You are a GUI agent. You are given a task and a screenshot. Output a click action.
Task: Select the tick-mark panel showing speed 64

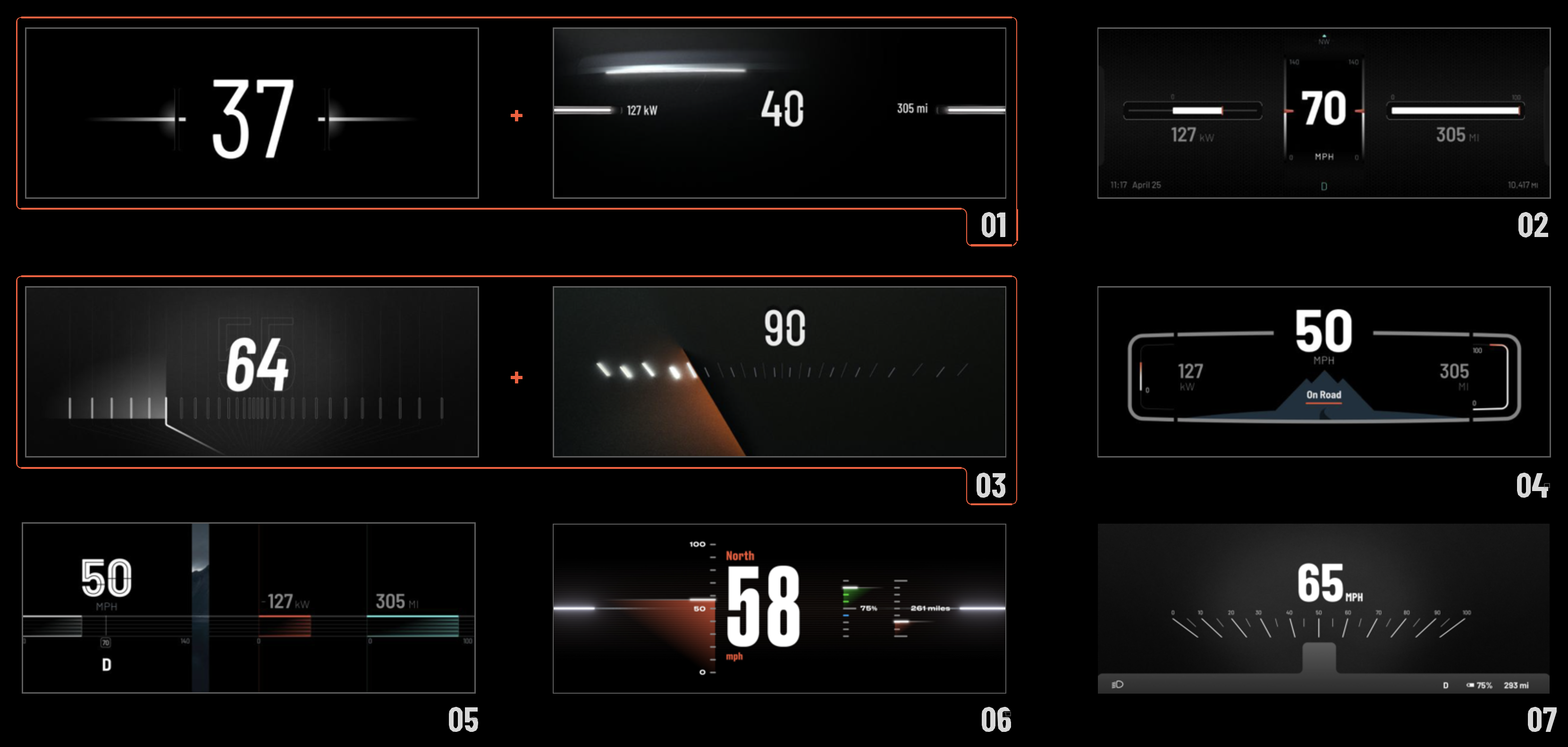click(x=252, y=371)
